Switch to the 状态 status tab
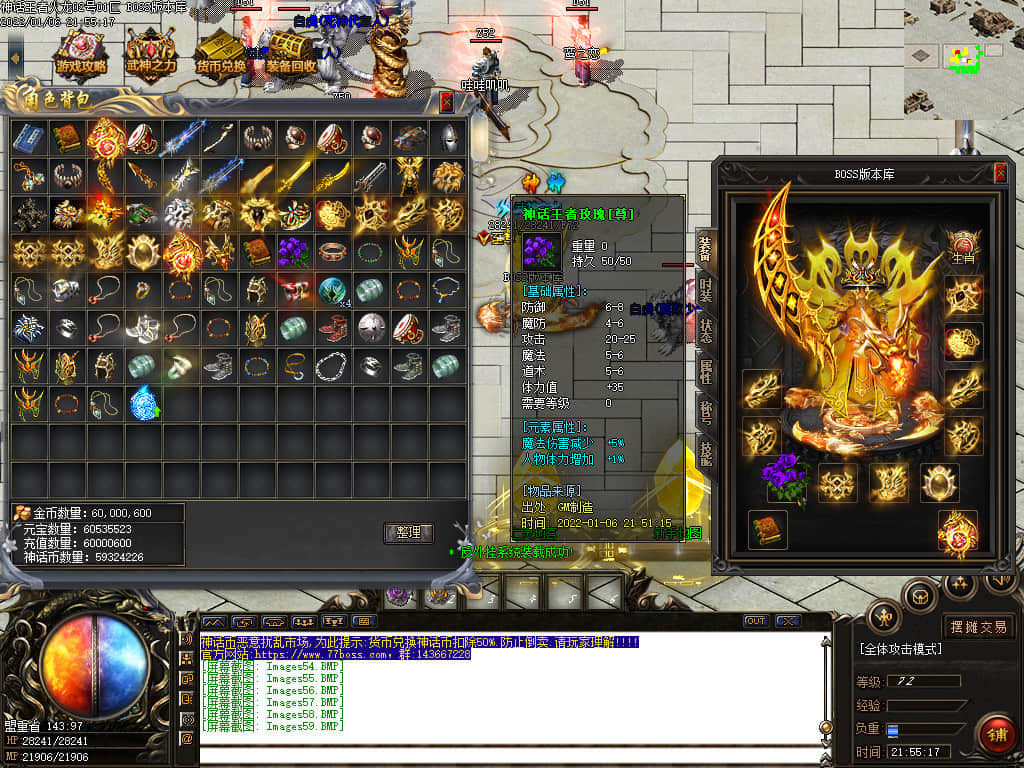 click(x=706, y=330)
